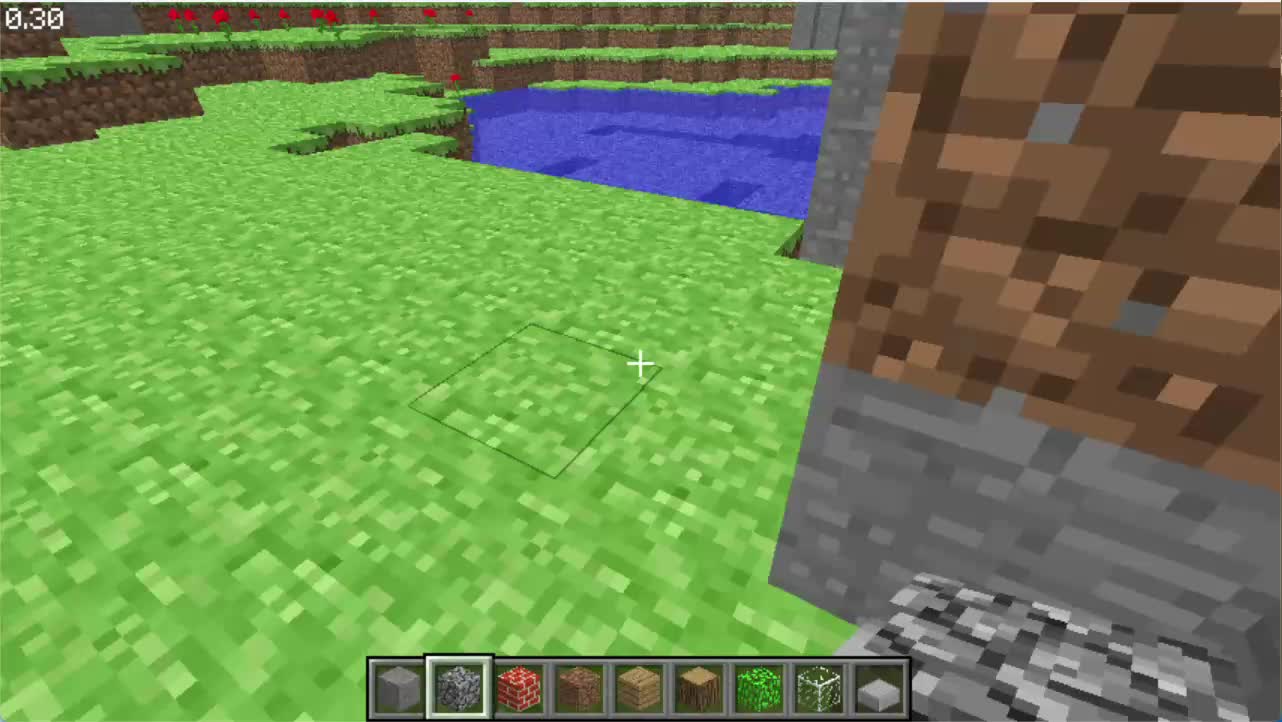Select the red brick block in the hotbar

point(518,685)
